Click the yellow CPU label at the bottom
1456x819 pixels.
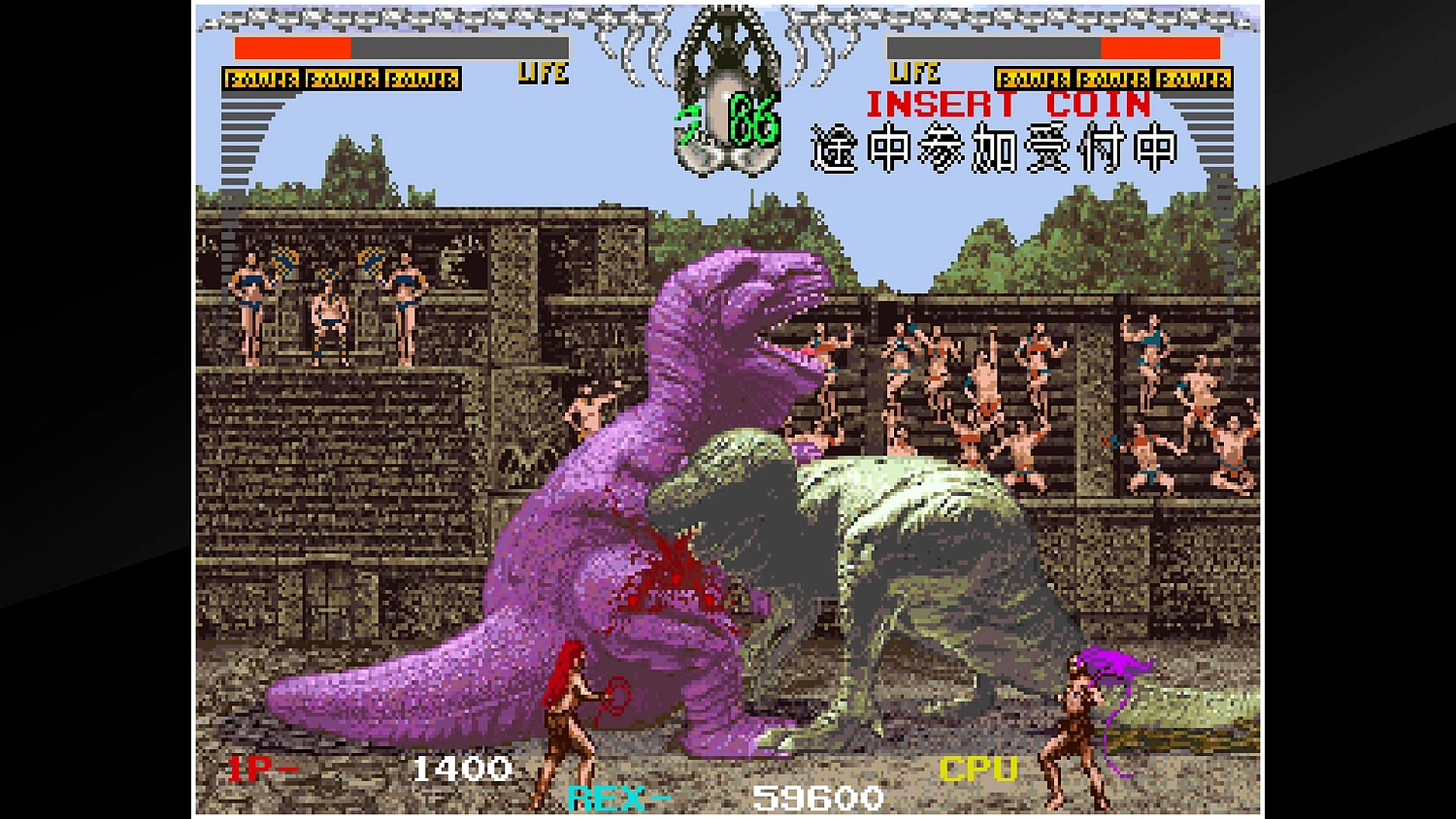point(976,770)
